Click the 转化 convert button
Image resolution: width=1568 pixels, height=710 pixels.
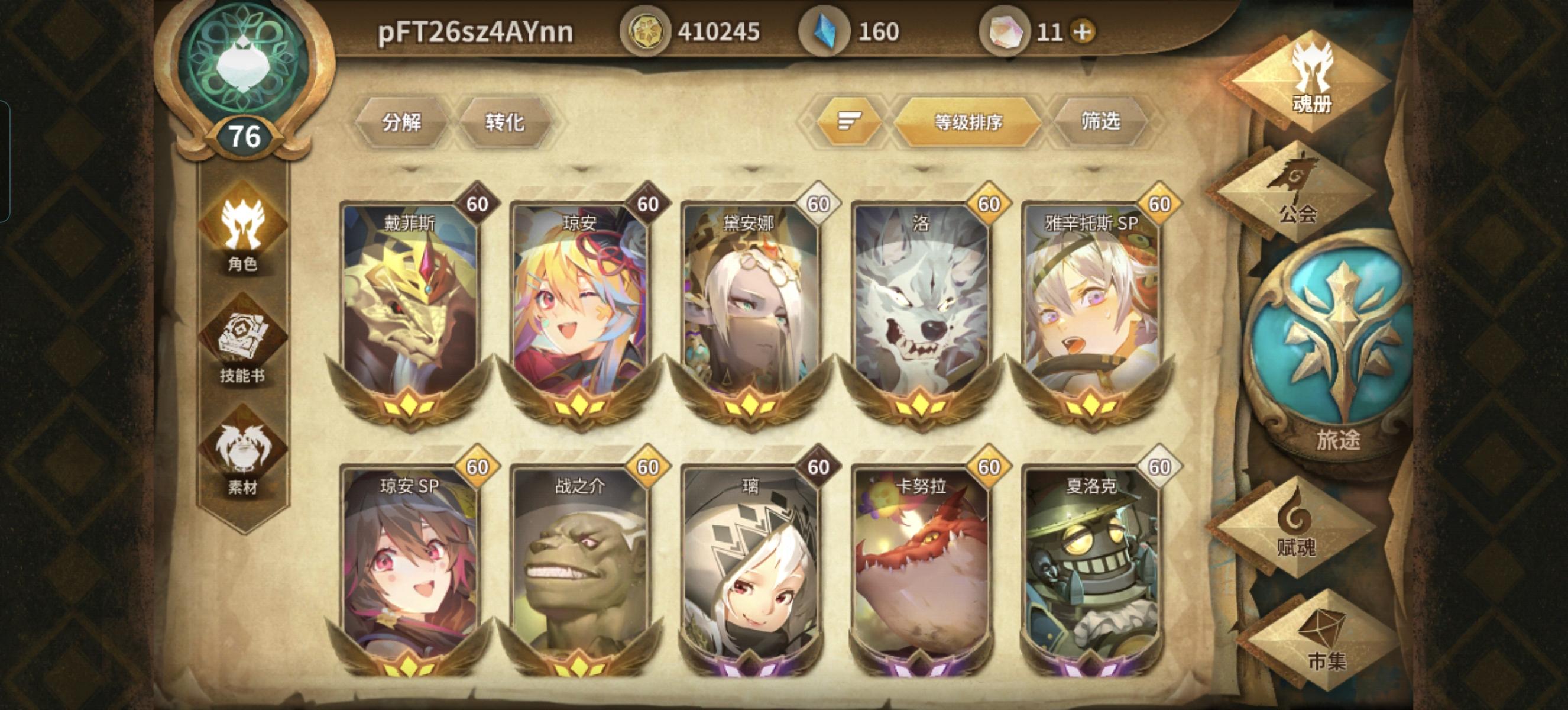[x=505, y=122]
